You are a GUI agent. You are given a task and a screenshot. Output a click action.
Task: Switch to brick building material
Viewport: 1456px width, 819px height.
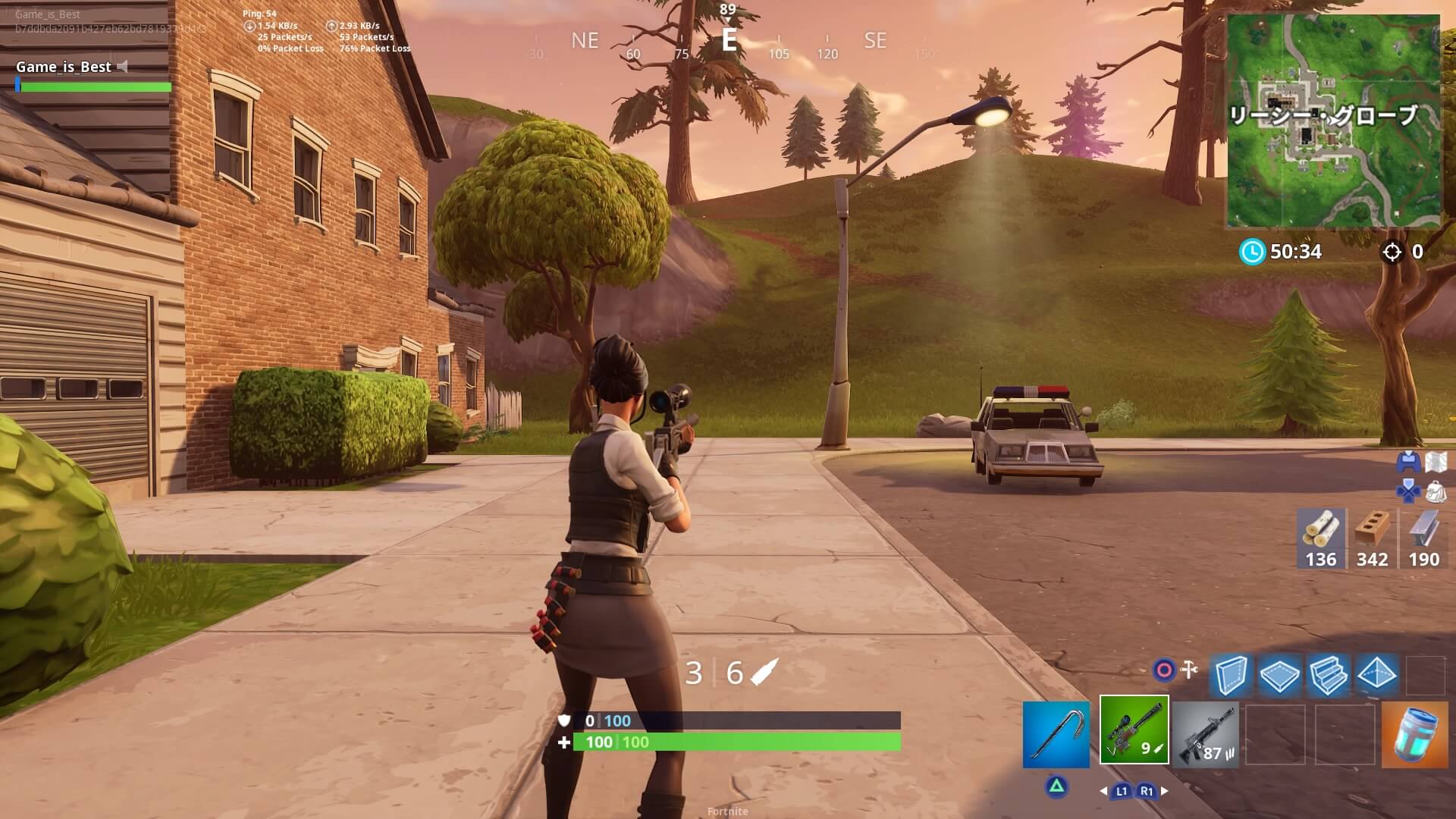(x=1372, y=538)
